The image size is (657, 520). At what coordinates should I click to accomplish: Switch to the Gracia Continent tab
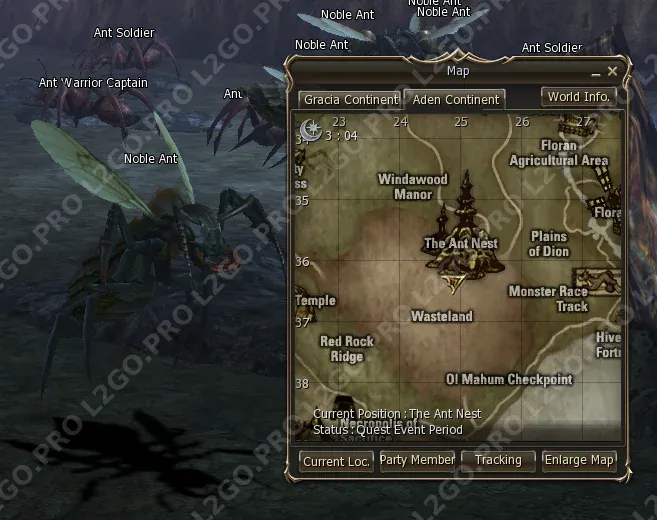pos(349,100)
